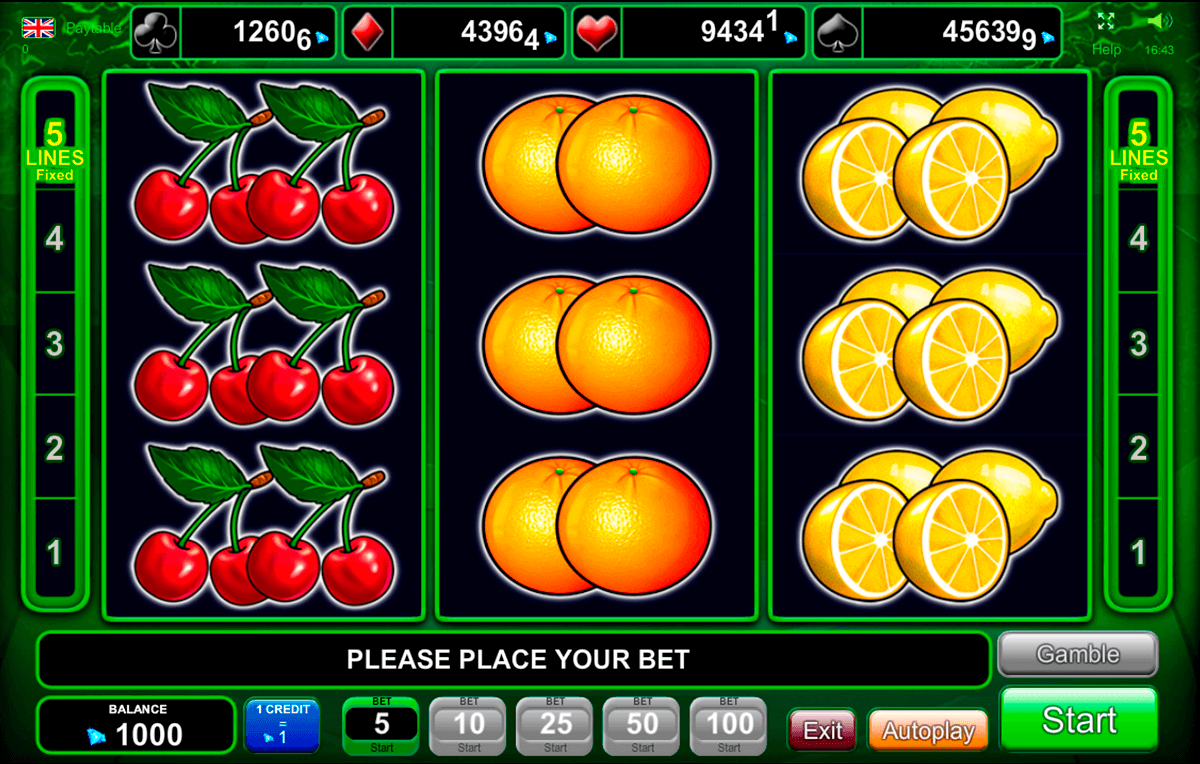Mute sound using the speaker icon
The image size is (1200, 764).
pos(1159,21)
